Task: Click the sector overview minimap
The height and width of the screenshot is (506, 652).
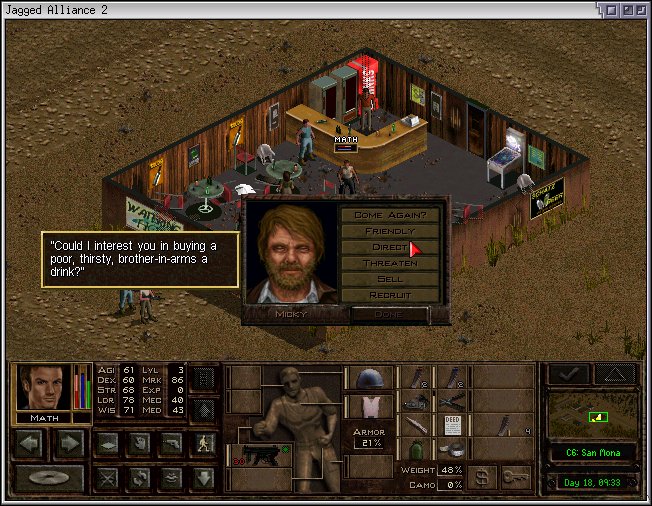Action: pos(588,415)
